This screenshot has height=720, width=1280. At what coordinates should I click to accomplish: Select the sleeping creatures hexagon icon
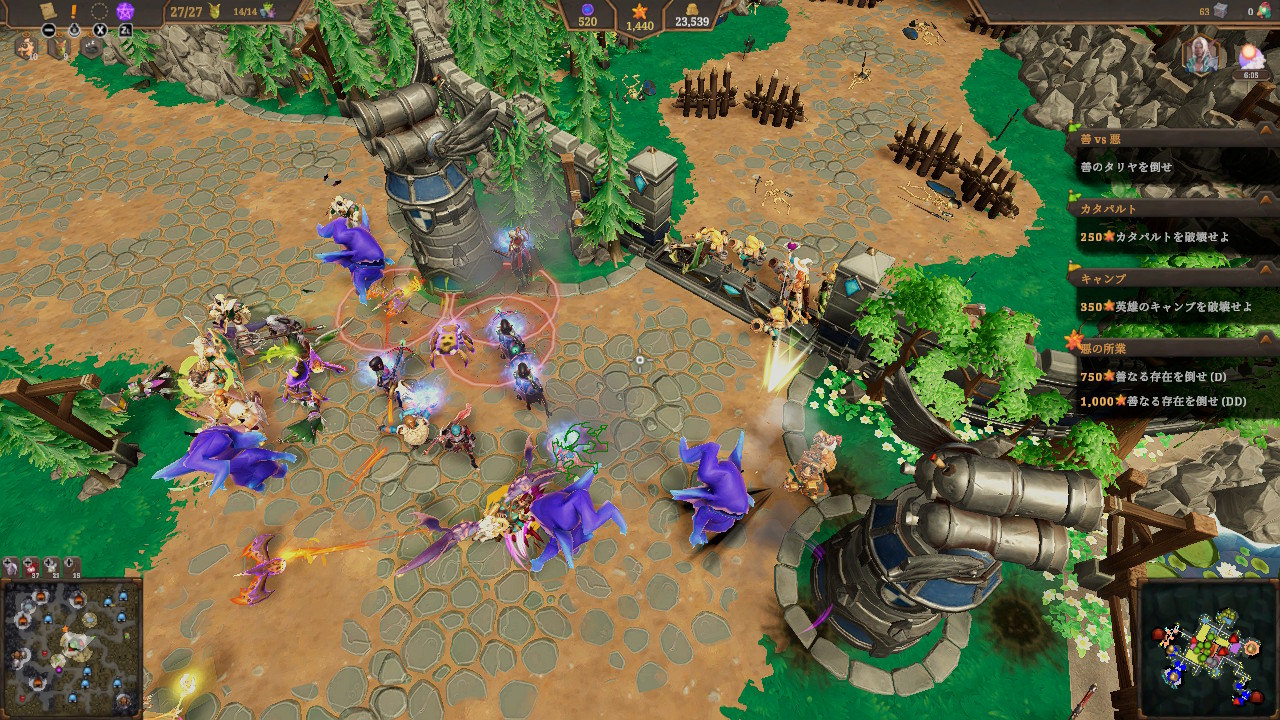click(91, 47)
